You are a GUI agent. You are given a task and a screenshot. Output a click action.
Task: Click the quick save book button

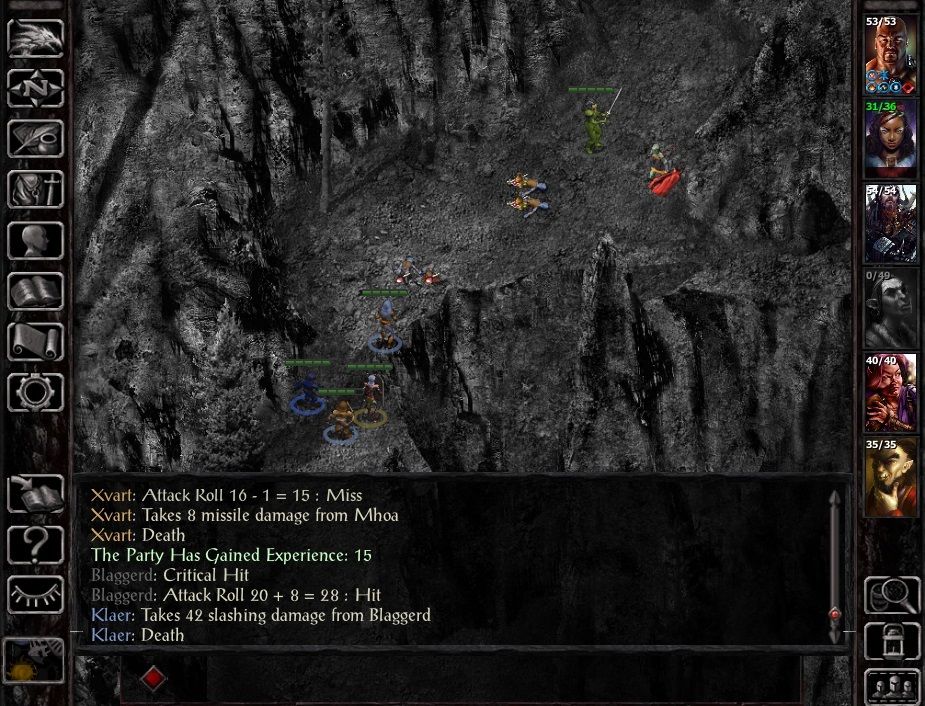point(36,494)
